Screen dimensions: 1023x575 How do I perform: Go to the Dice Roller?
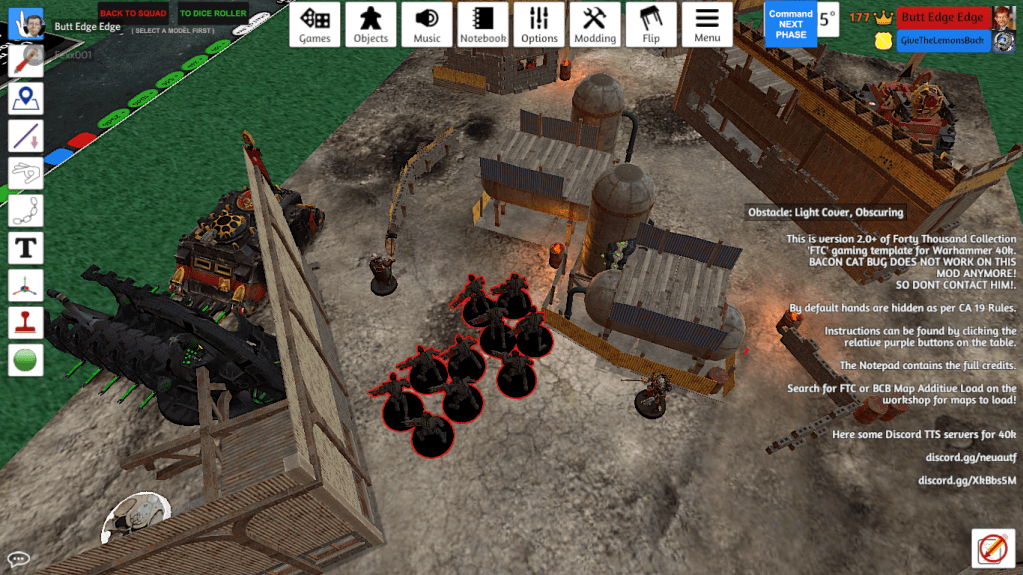pos(213,14)
